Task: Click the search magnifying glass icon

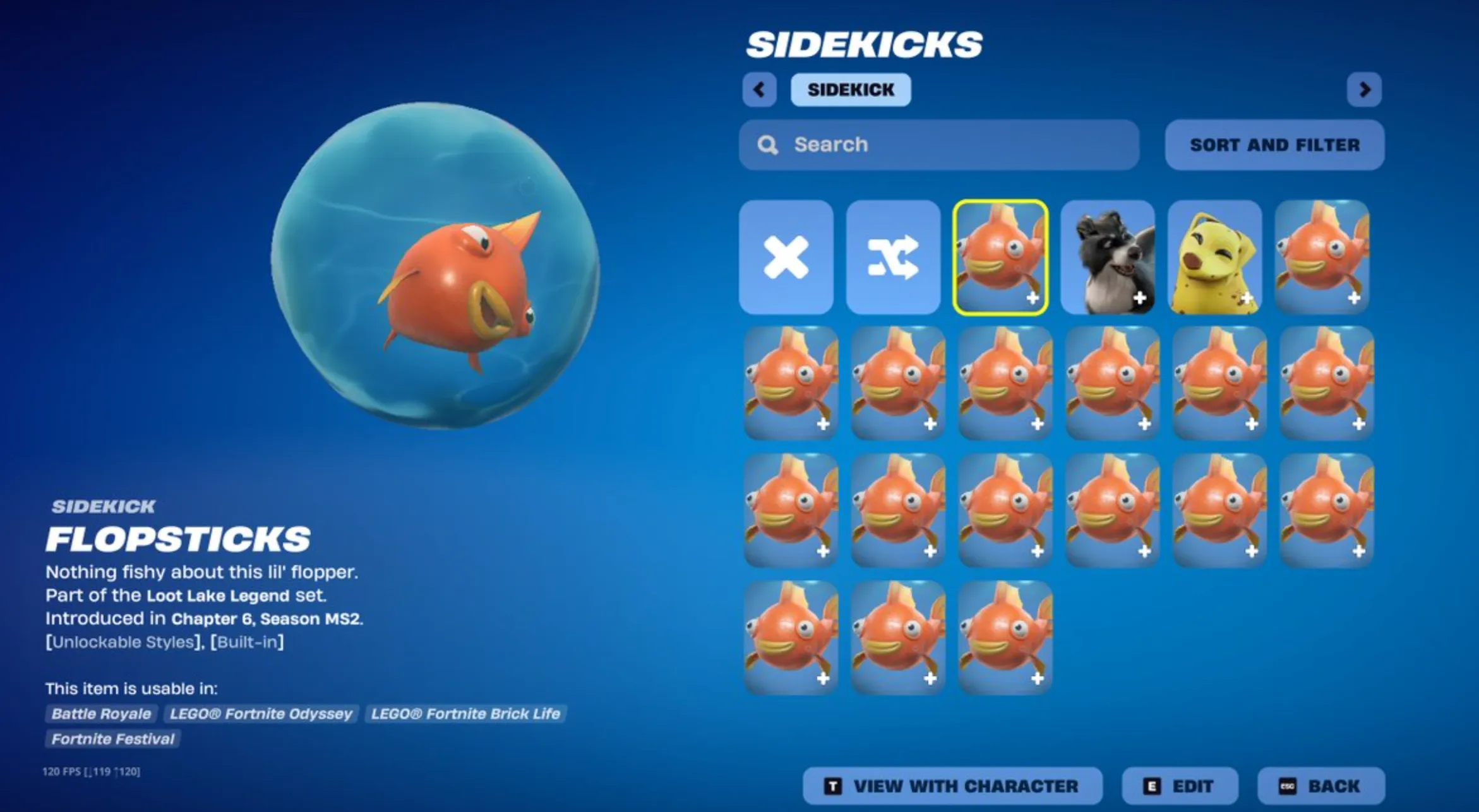Action: tap(768, 145)
